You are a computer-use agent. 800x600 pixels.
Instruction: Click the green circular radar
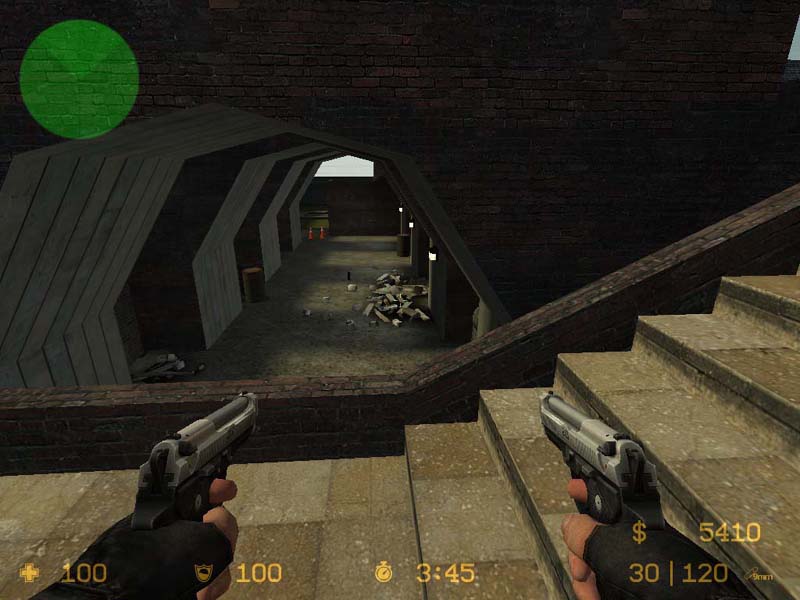[79, 79]
